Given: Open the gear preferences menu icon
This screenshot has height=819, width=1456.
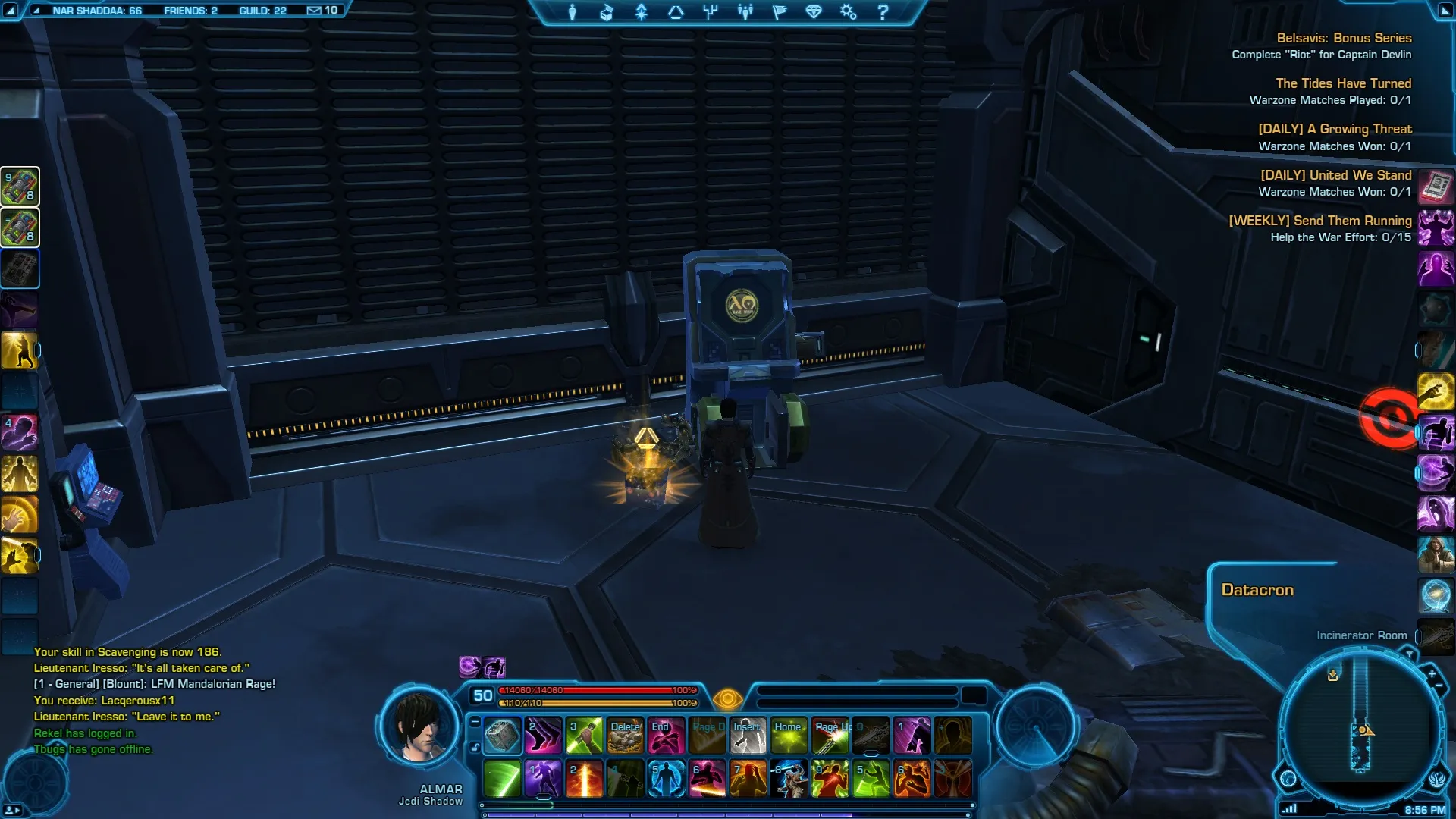Looking at the screenshot, I should click(848, 12).
